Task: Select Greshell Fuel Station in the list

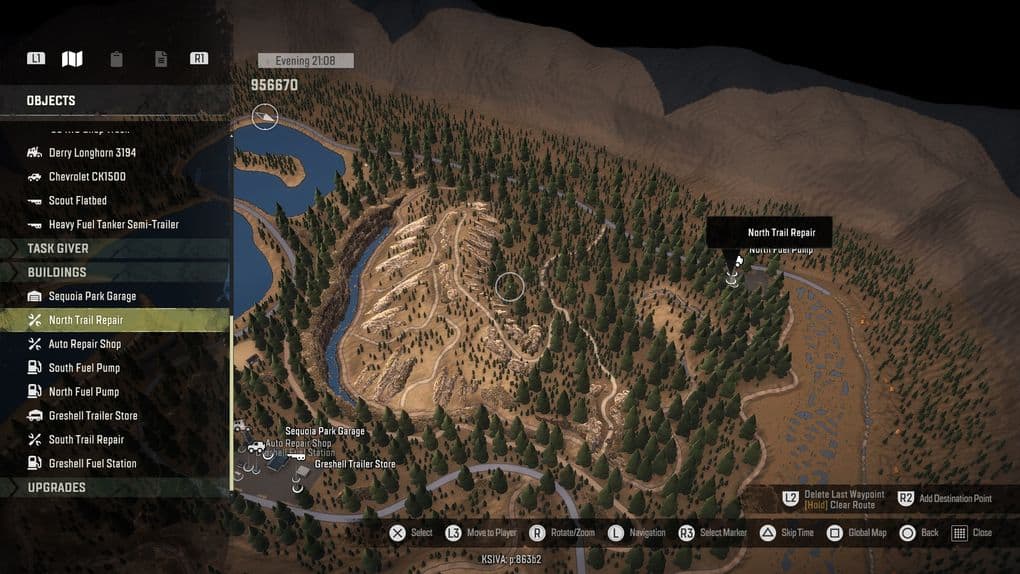Action: (x=92, y=464)
